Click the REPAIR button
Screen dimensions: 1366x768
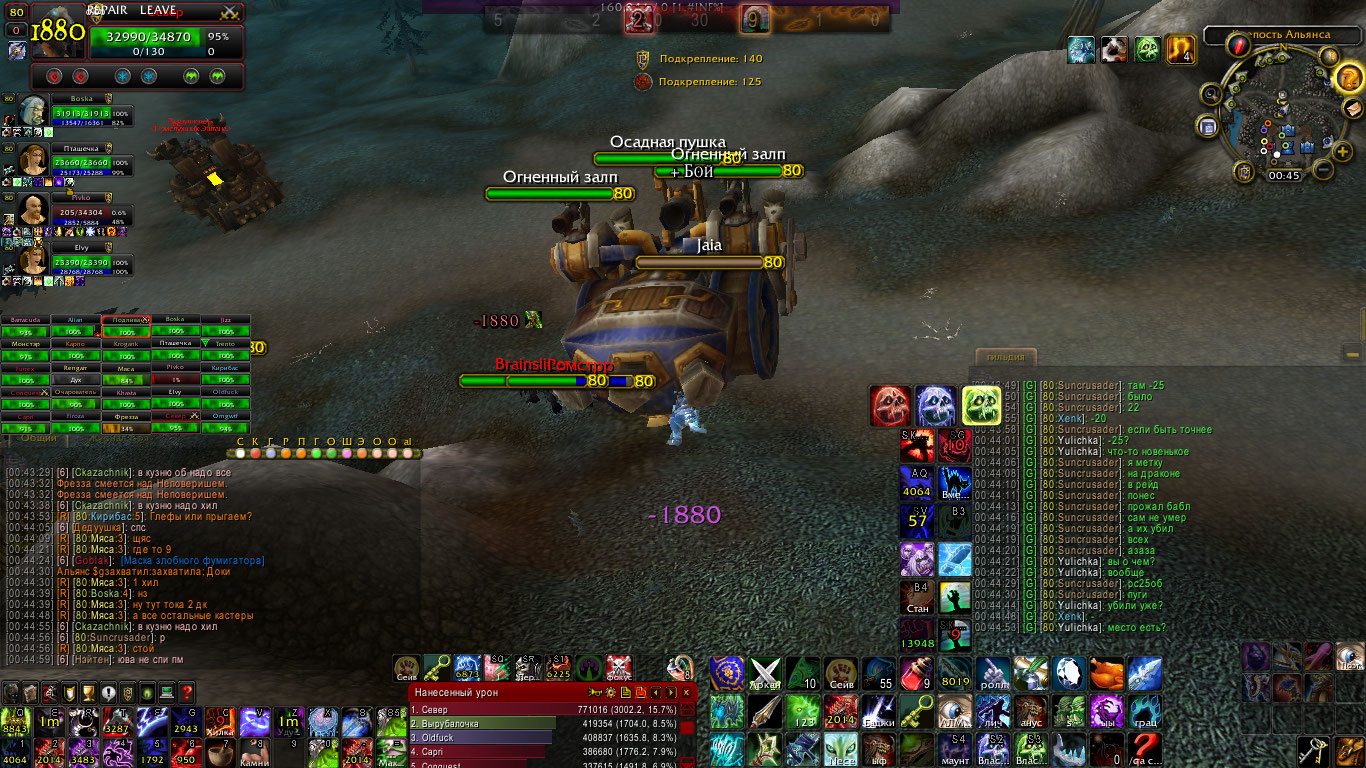pos(108,10)
